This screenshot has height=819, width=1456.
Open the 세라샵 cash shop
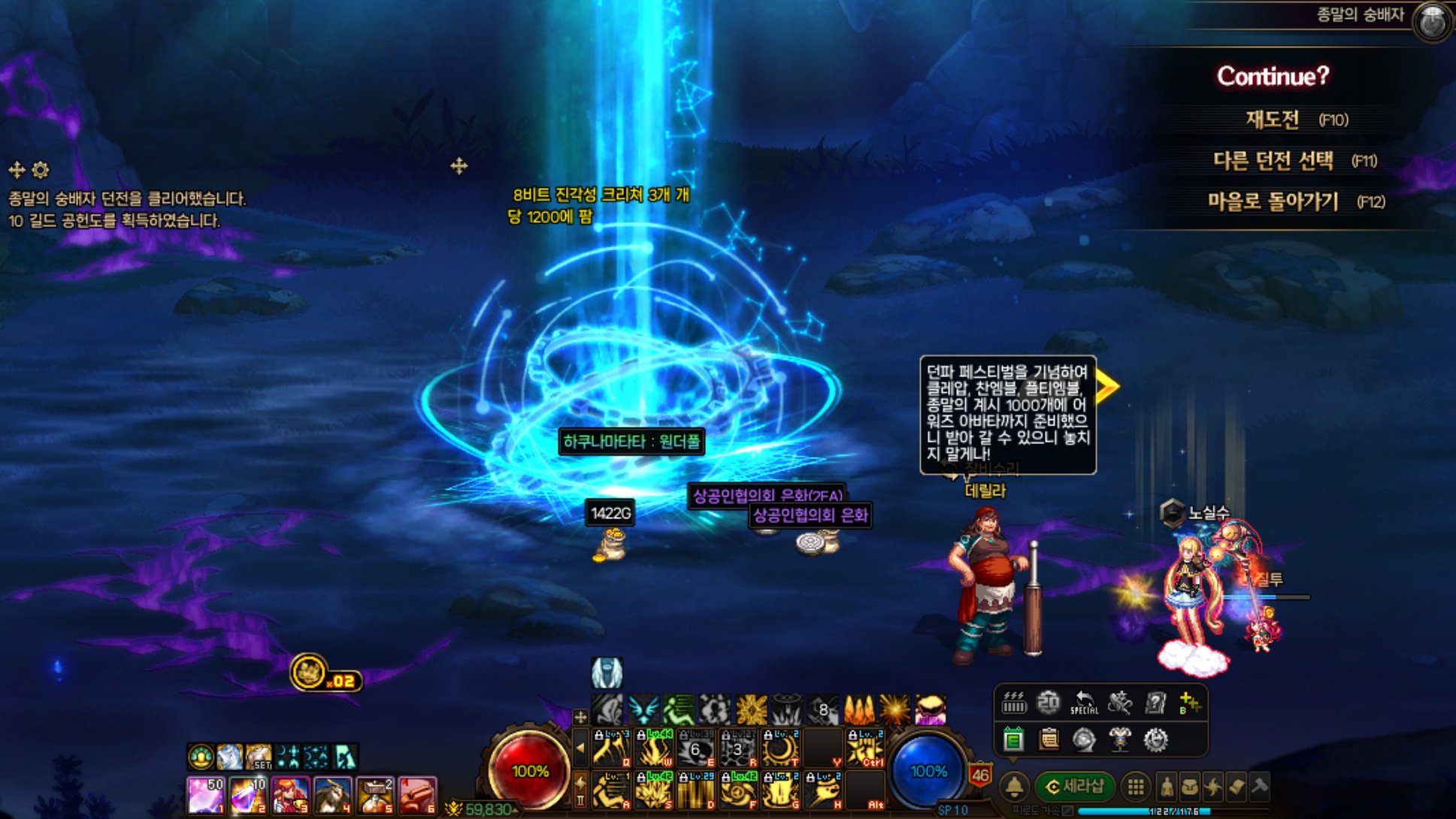click(1074, 787)
